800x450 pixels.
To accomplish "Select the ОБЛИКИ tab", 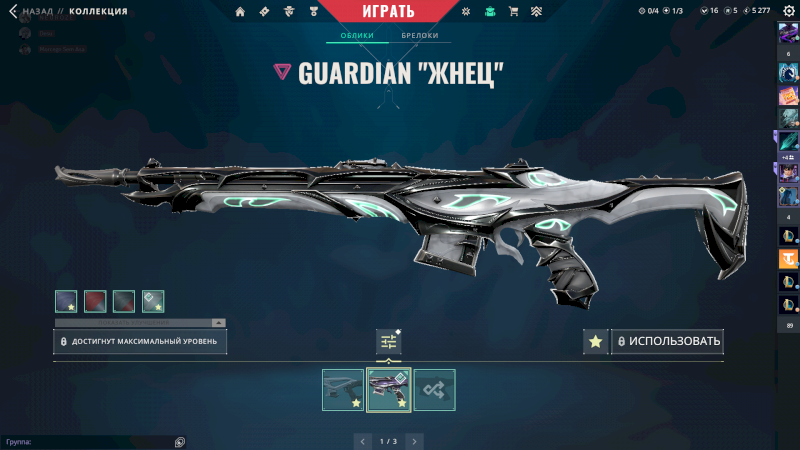I will (x=357, y=35).
